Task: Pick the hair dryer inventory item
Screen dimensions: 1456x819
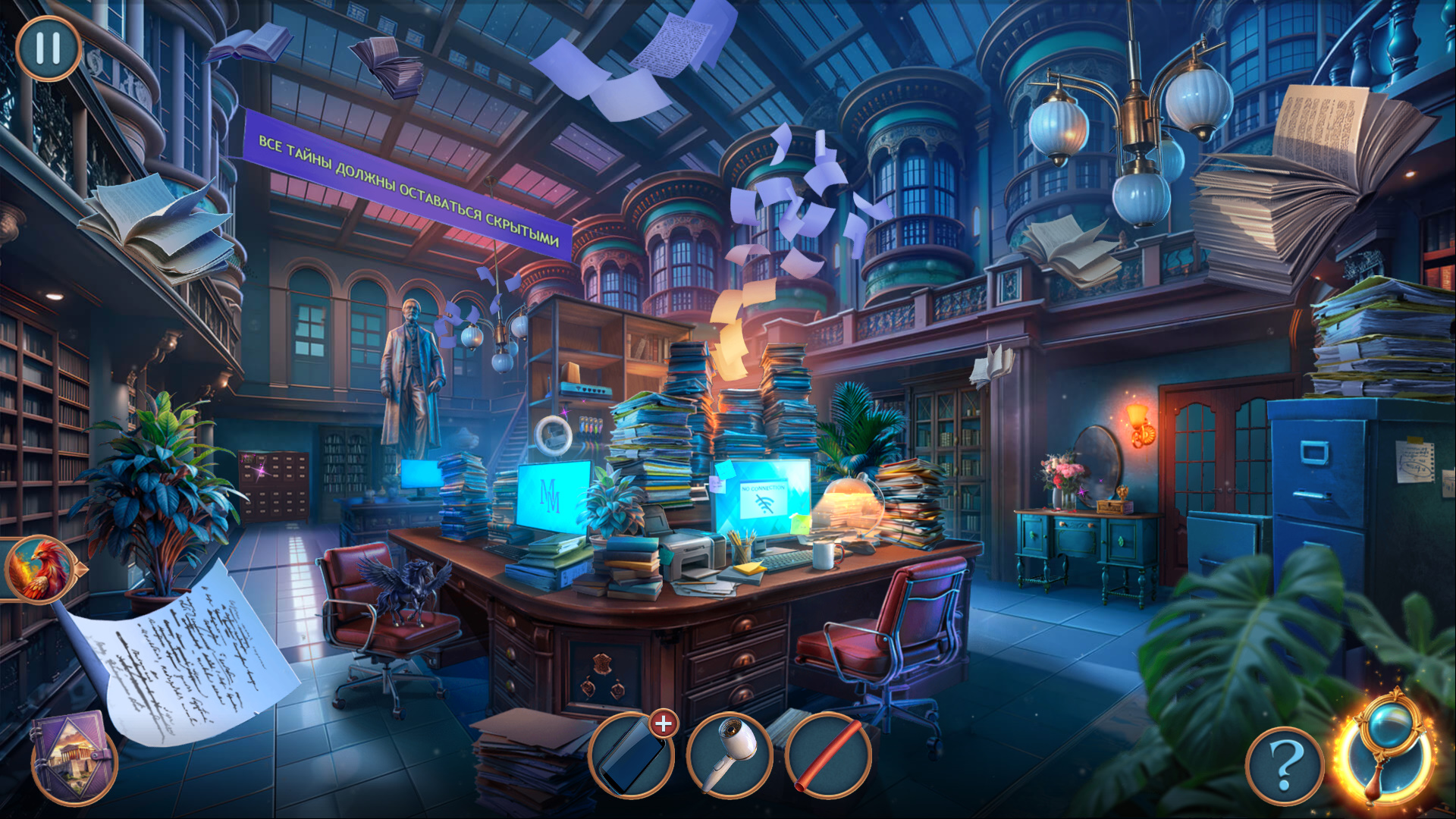Action: coord(730,756)
